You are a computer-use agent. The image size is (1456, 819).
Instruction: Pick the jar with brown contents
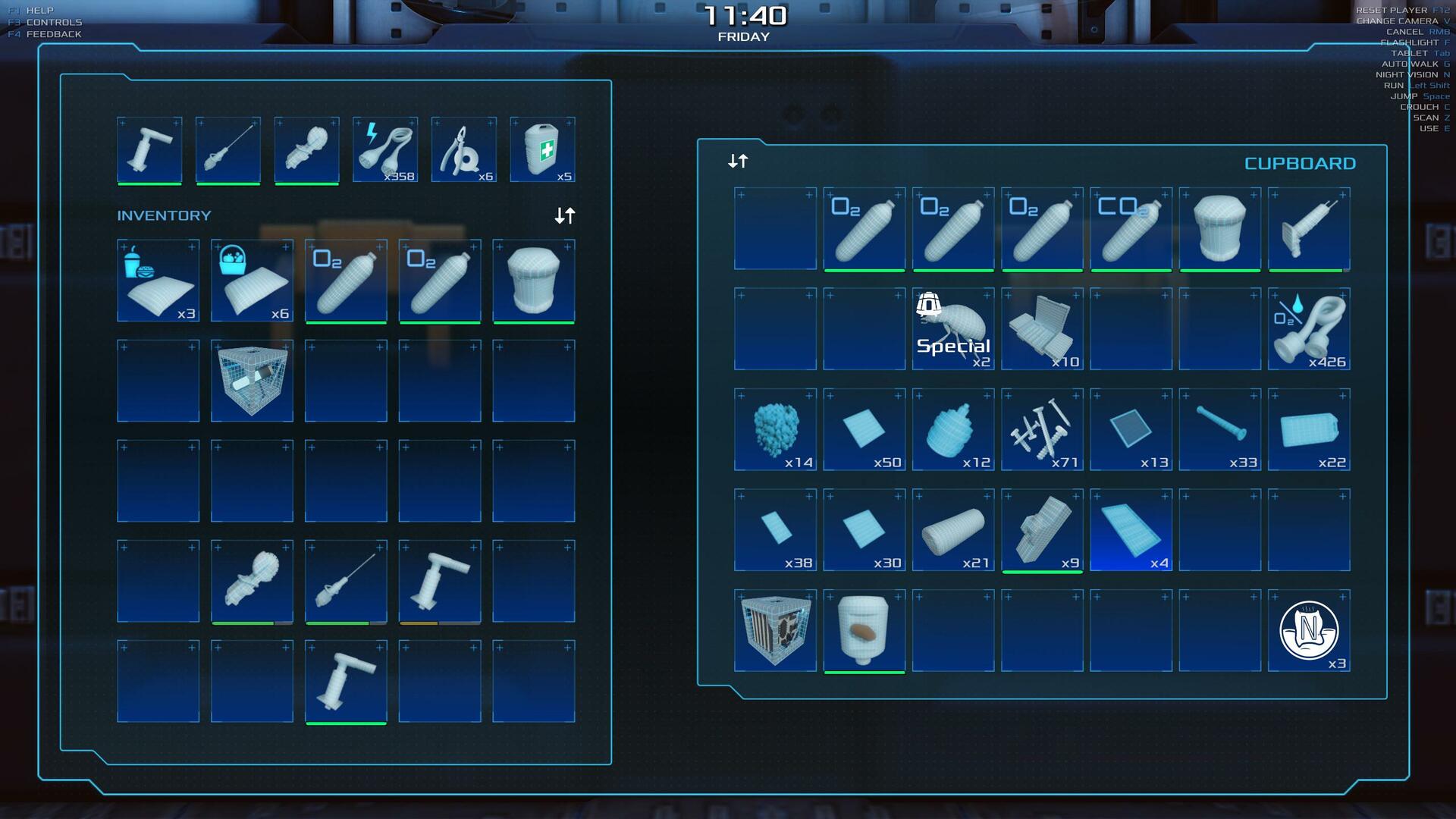(864, 630)
